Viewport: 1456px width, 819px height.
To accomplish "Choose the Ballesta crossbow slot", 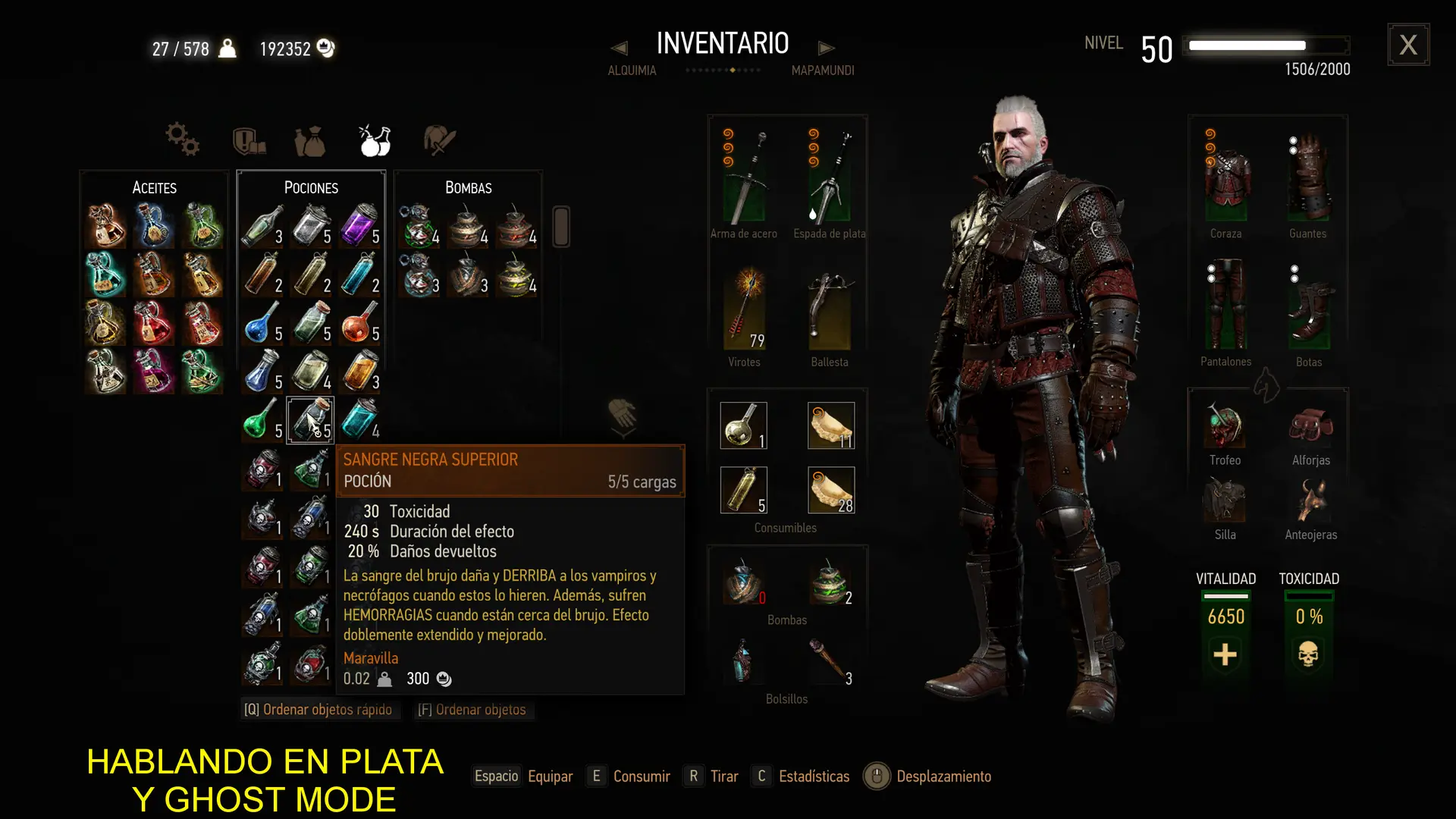I will click(829, 308).
